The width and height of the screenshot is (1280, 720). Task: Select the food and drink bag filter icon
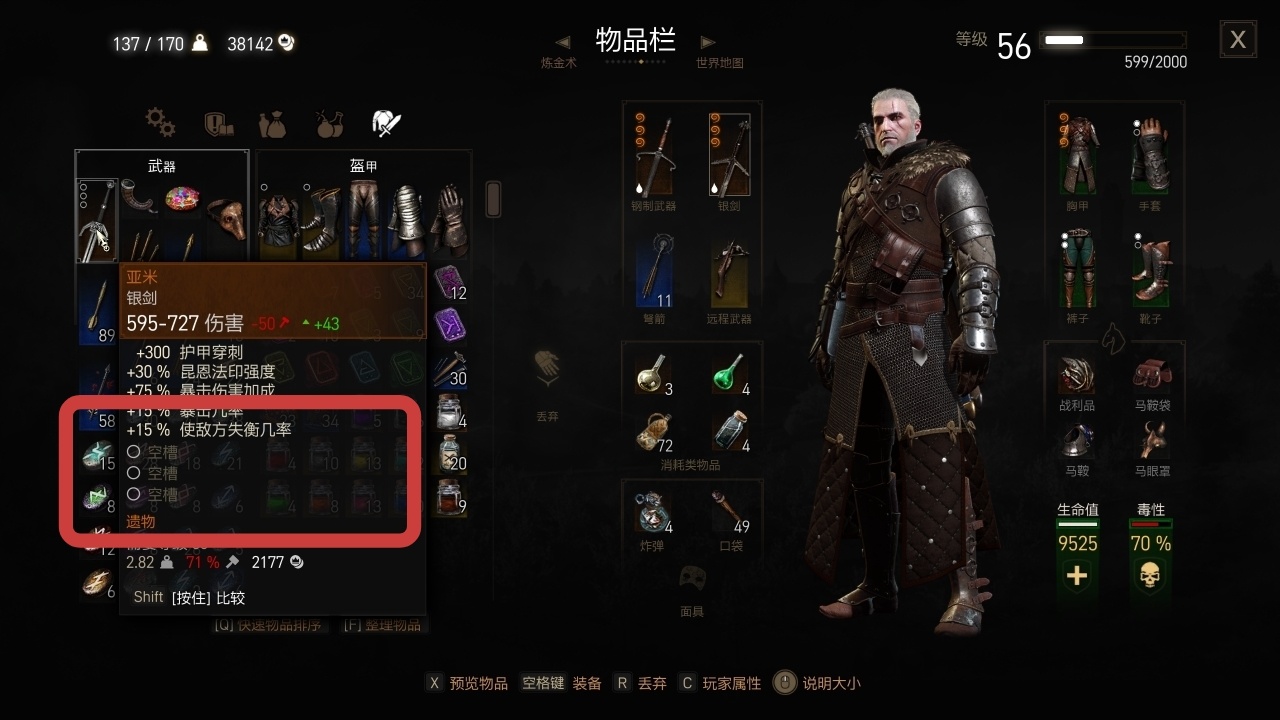(x=273, y=122)
